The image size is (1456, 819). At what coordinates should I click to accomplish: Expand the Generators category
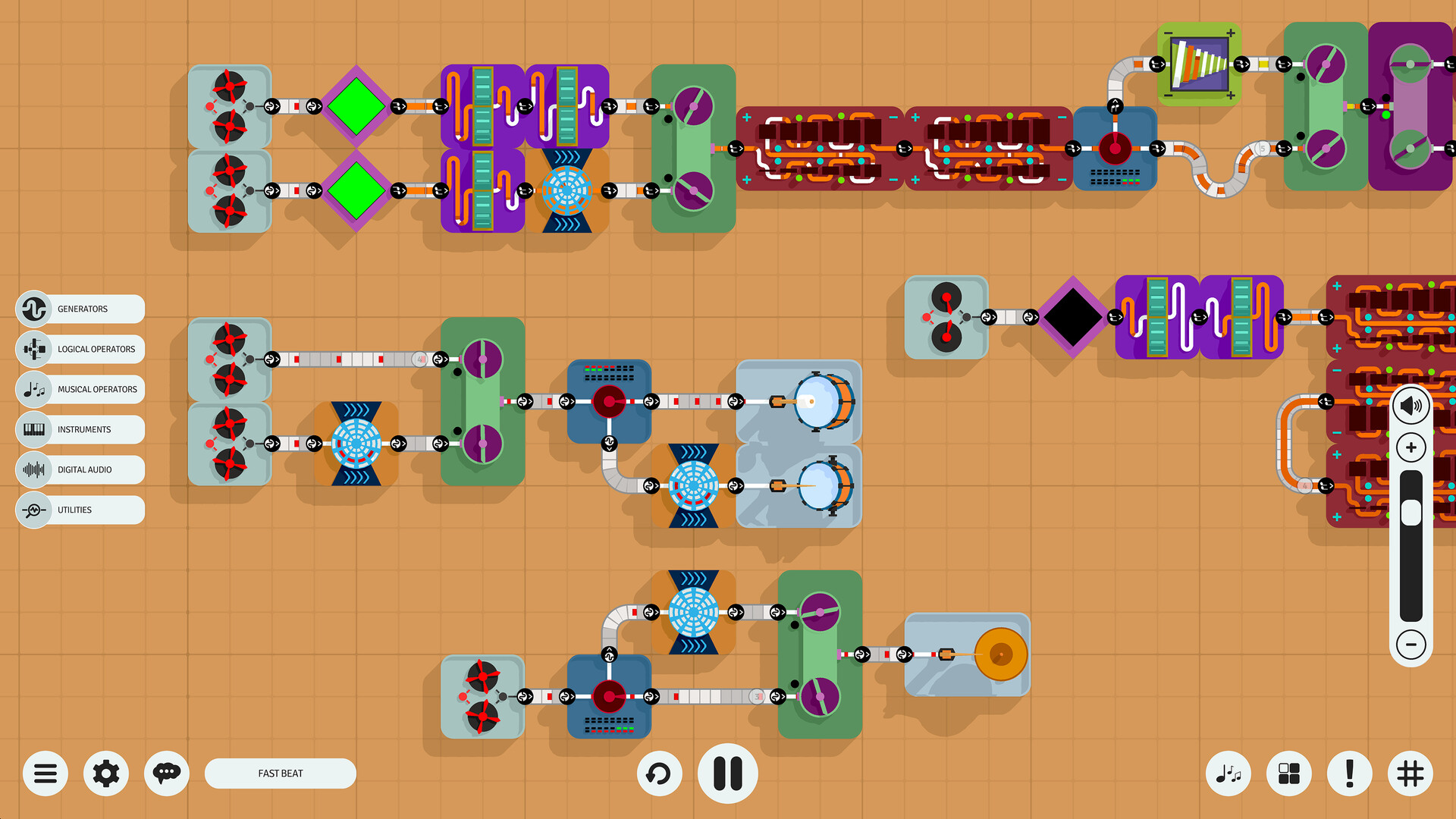[80, 309]
